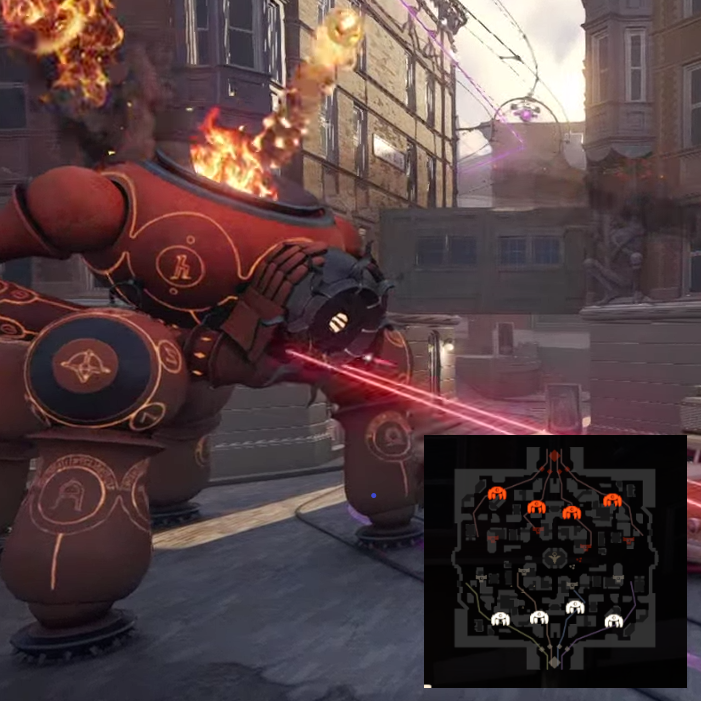701x701 pixels.
Task: Click the minimap overlay
Action: point(555,561)
